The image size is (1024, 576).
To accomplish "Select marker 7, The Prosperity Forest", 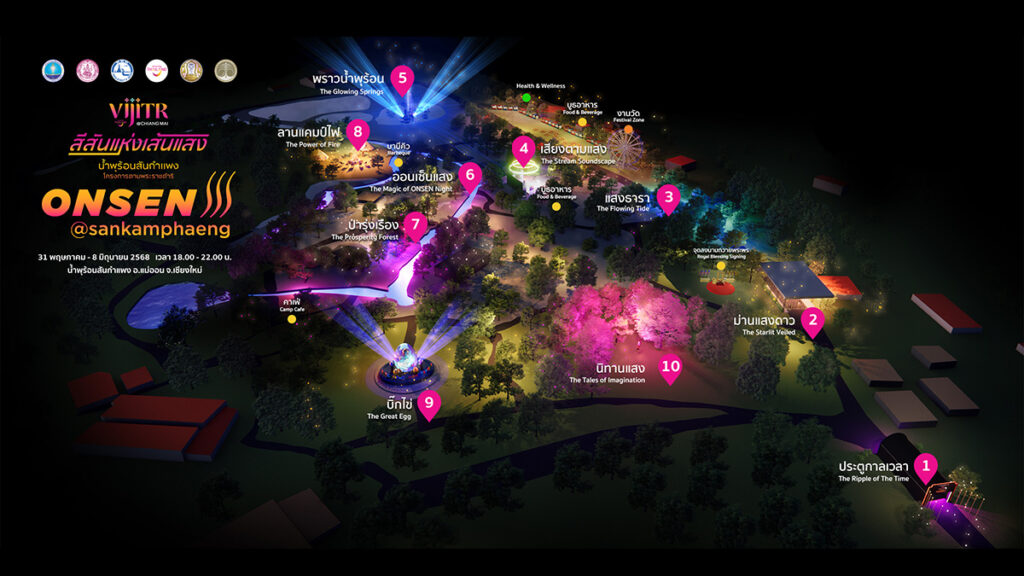I will tap(417, 224).
